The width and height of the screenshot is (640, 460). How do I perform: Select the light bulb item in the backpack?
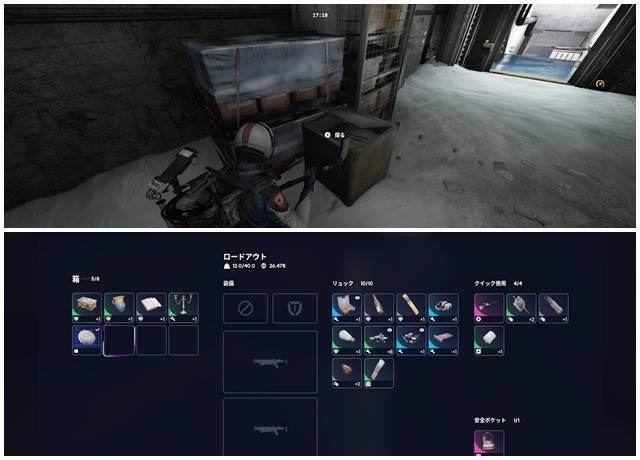coord(347,340)
